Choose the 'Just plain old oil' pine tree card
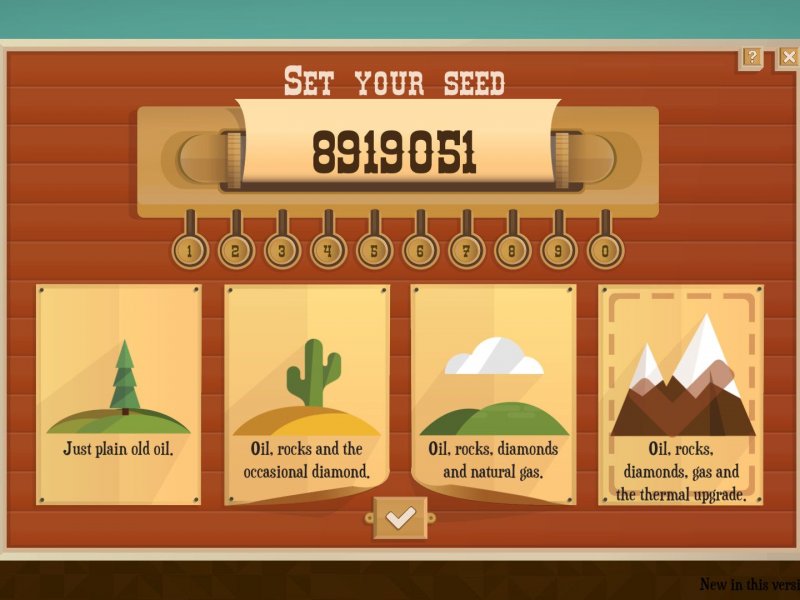The height and width of the screenshot is (600, 800). pos(119,394)
